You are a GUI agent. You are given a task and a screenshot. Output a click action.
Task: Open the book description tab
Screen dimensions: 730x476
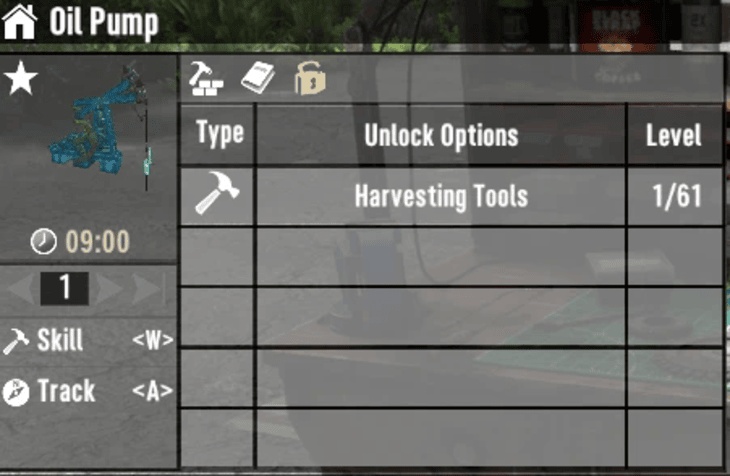pyautogui.click(x=258, y=78)
